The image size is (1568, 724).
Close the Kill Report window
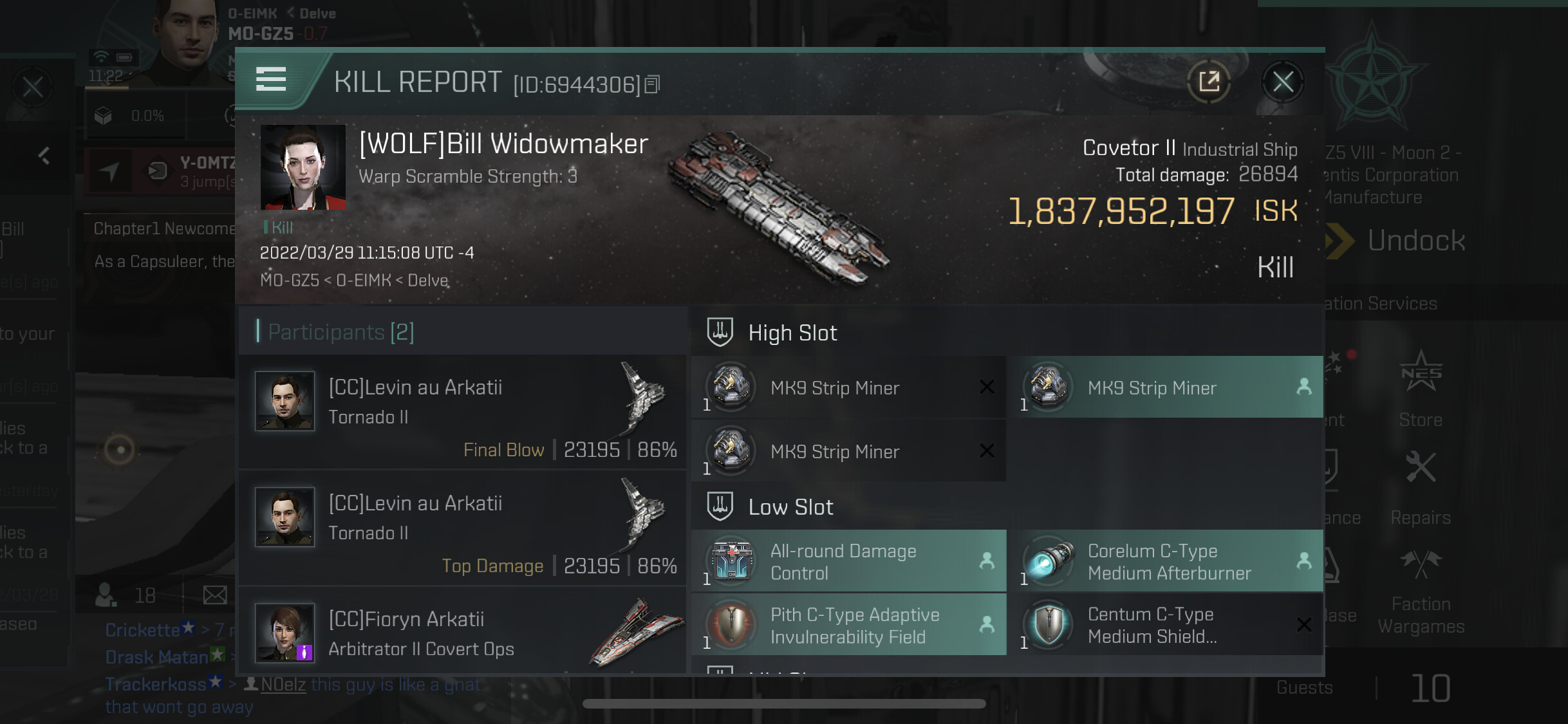pos(1282,82)
